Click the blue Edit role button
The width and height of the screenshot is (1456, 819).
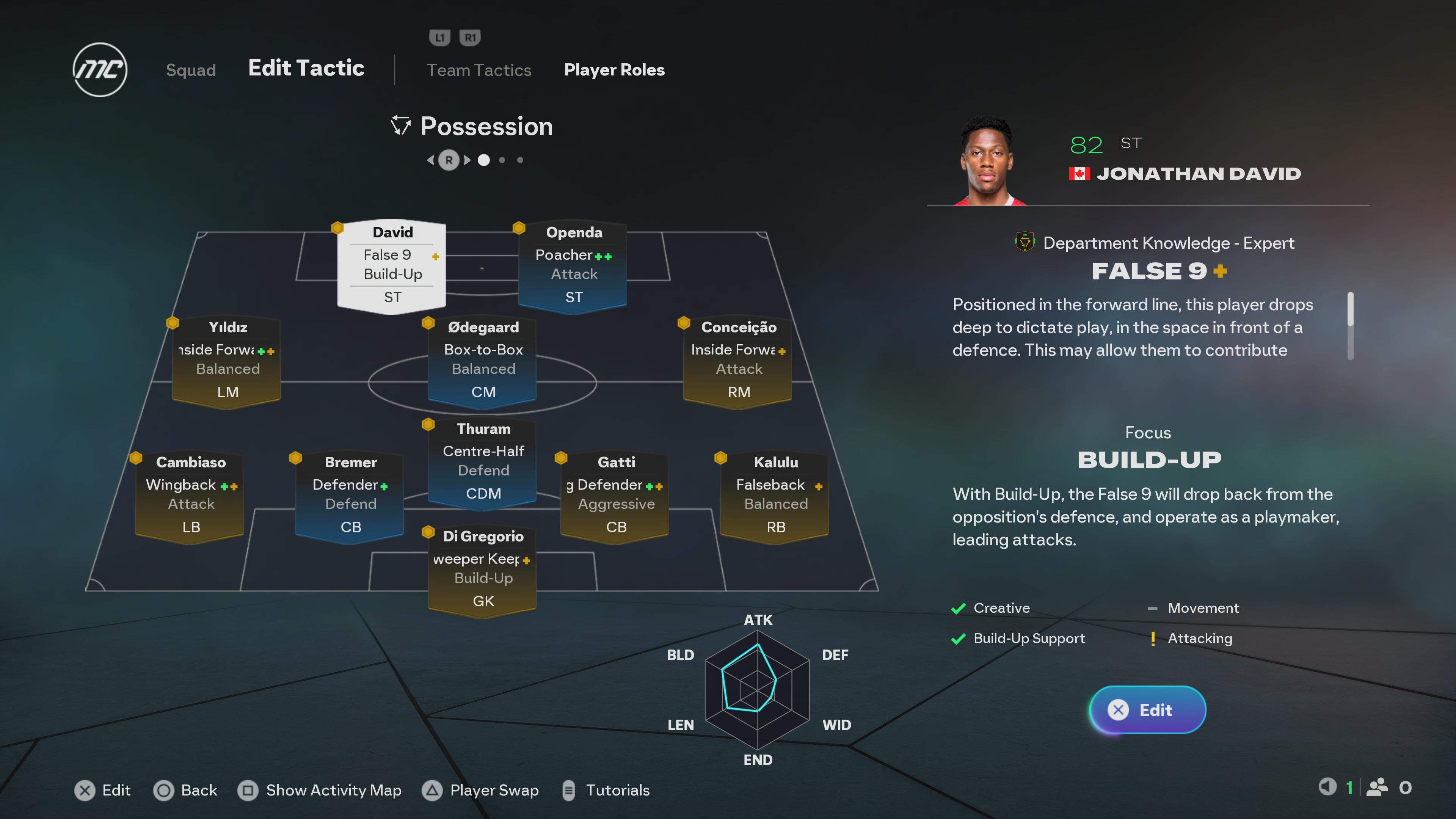pos(1147,709)
